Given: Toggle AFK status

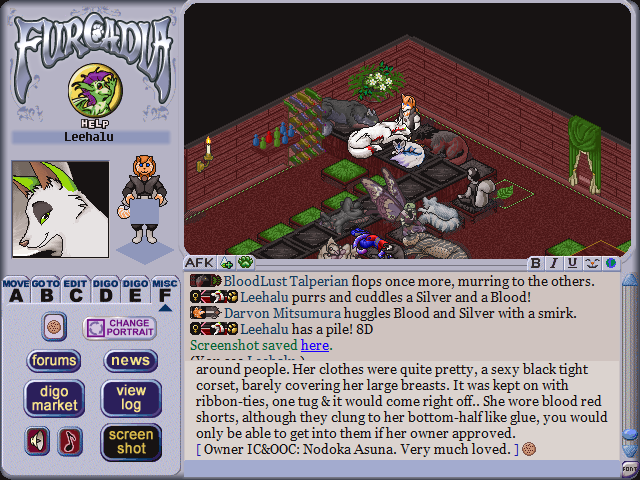Looking at the screenshot, I should tap(198, 263).
